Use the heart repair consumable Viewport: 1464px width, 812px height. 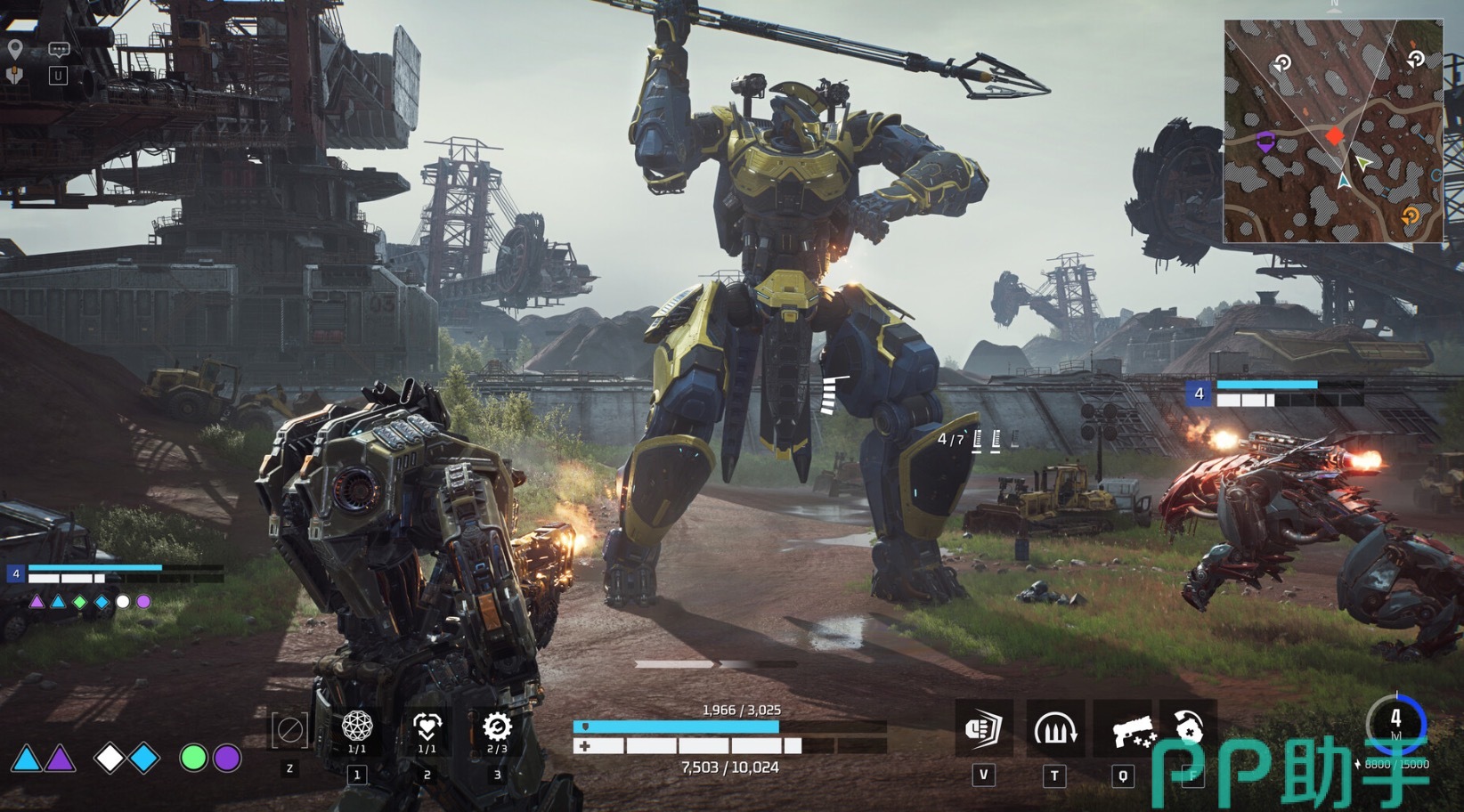tap(427, 727)
